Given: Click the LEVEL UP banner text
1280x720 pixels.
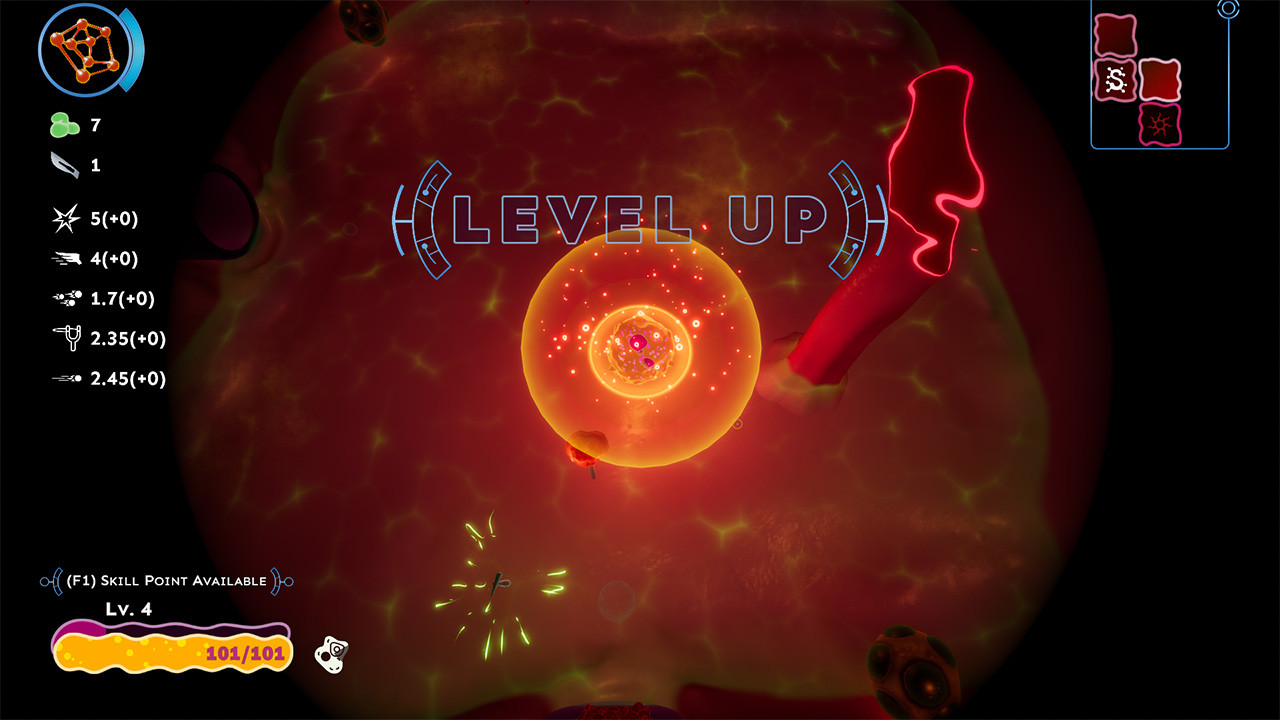Looking at the screenshot, I should tap(640, 215).
